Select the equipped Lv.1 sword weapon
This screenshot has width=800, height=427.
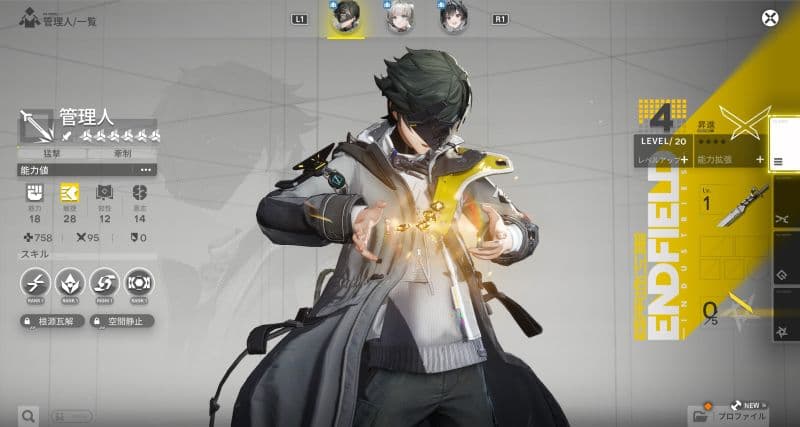[x=728, y=203]
